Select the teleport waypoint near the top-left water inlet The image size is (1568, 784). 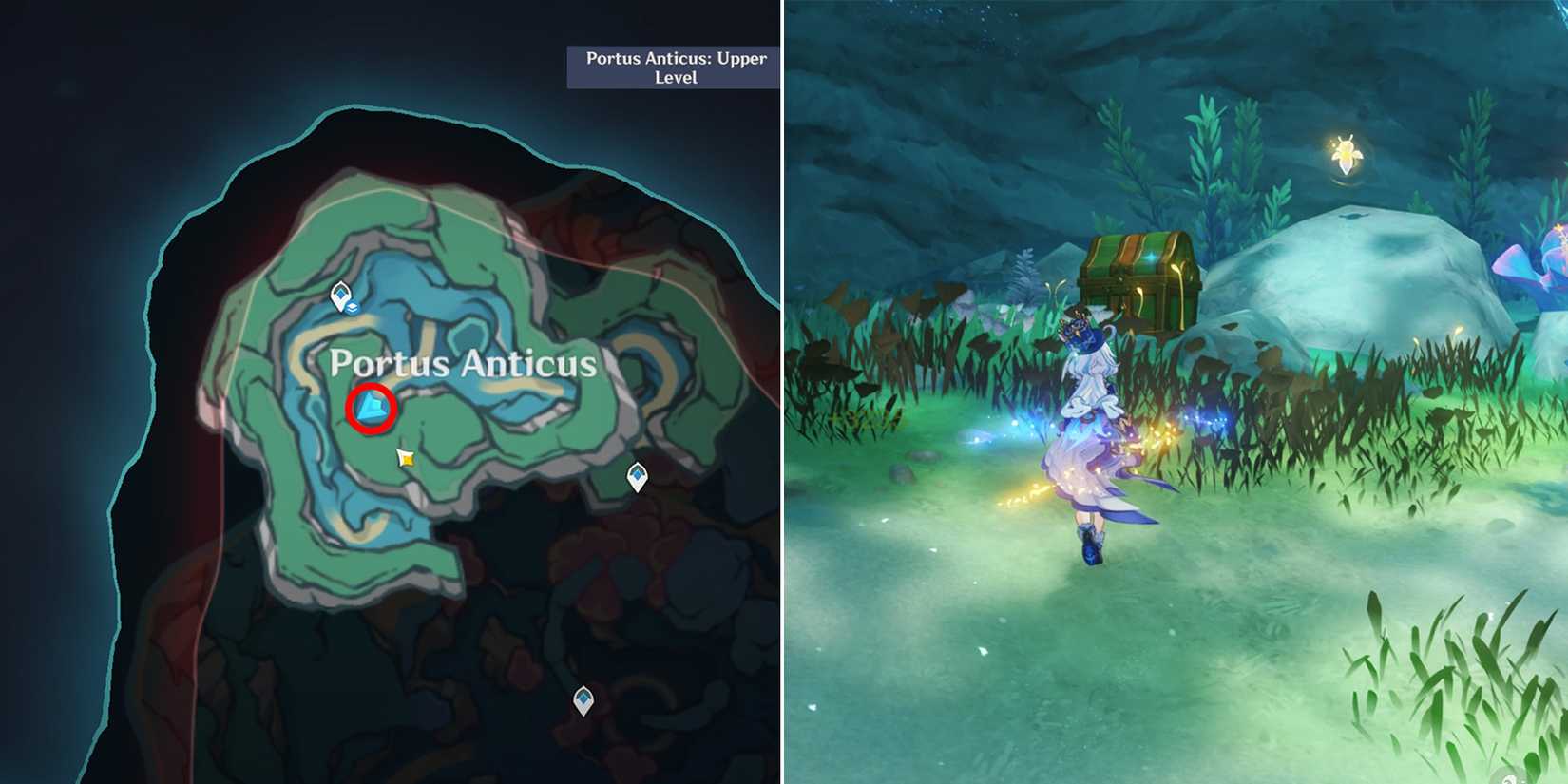coord(339,296)
